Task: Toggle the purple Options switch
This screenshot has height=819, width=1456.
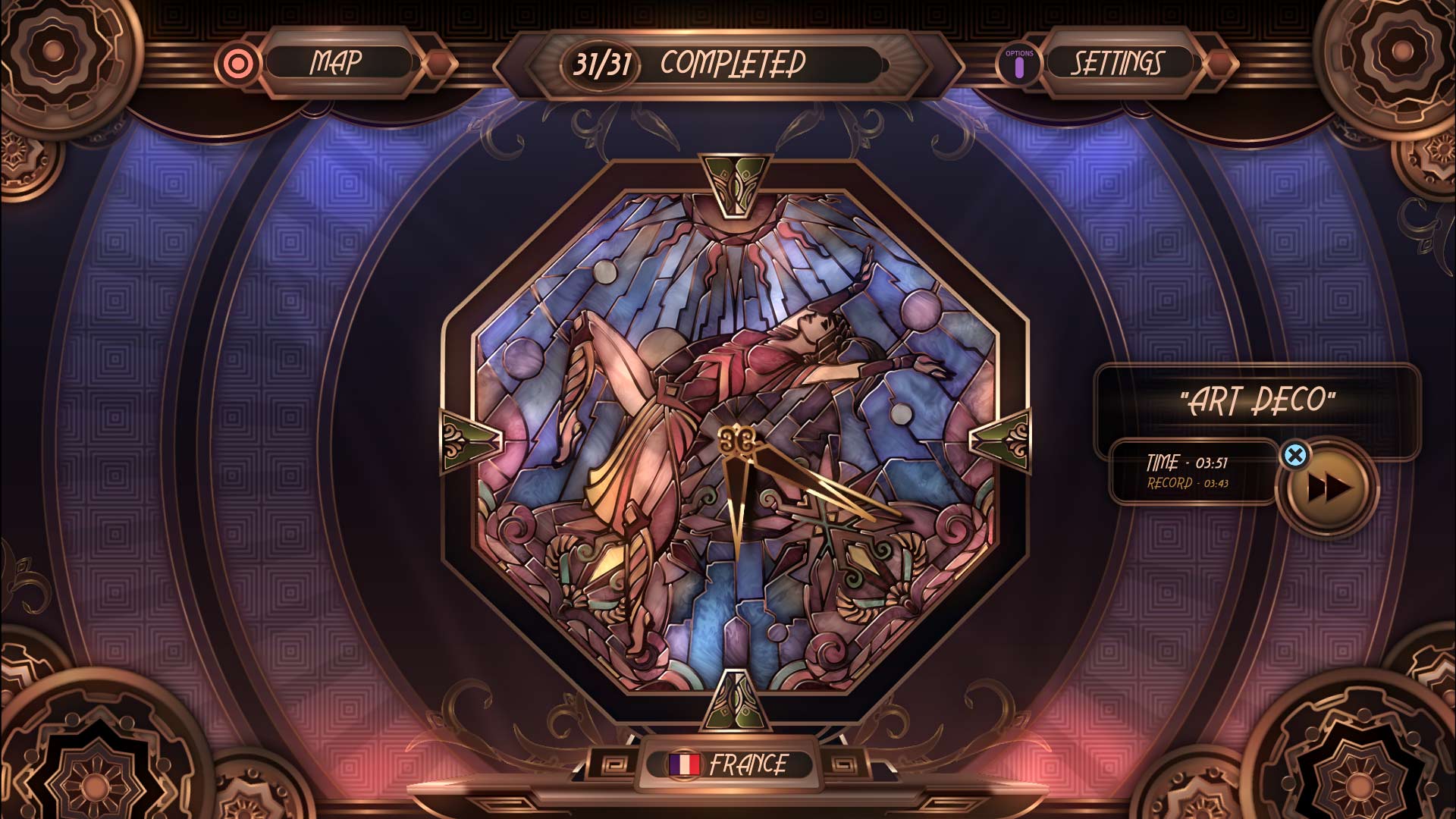Action: tap(1019, 67)
